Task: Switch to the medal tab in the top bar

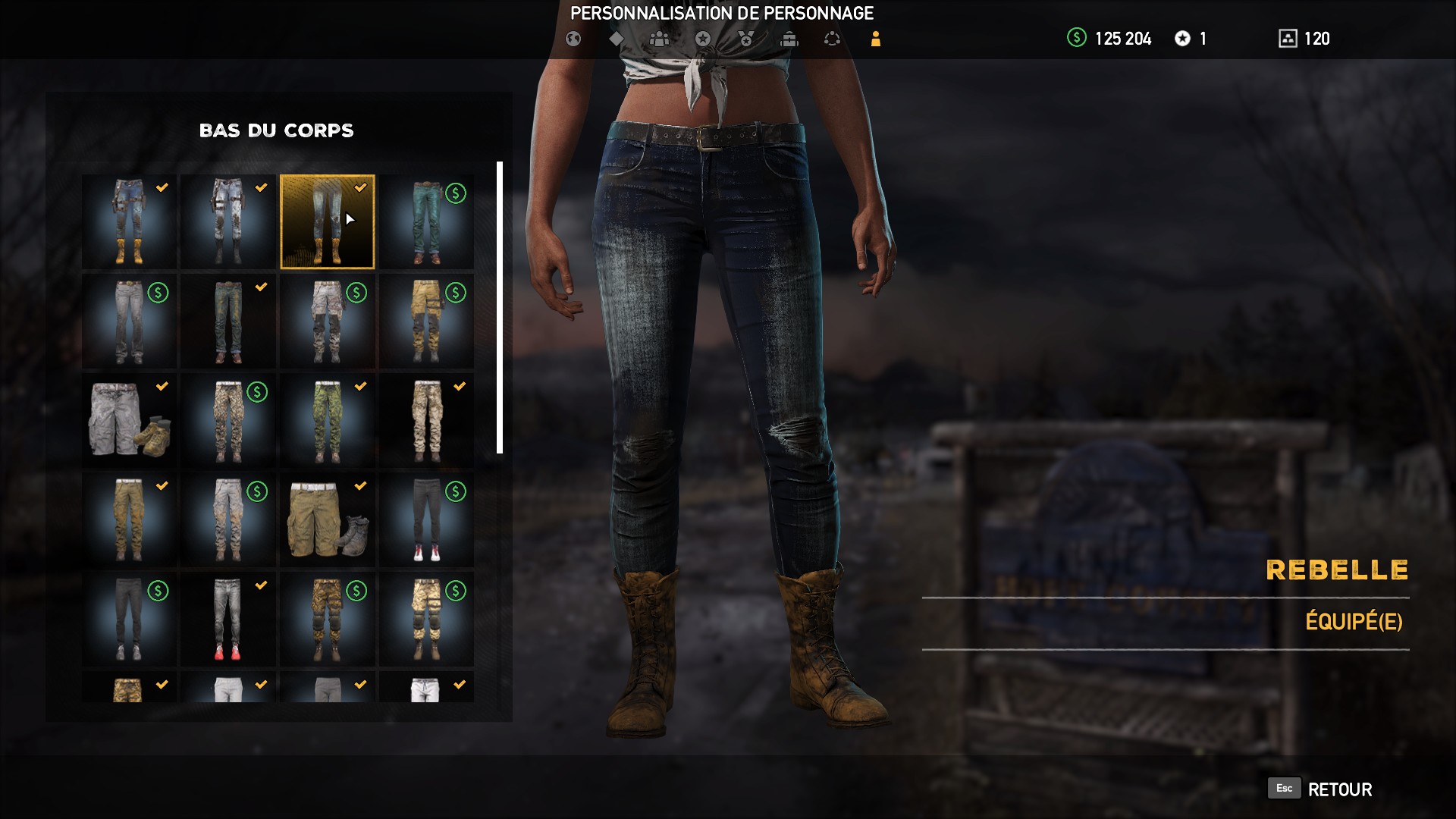Action: (747, 38)
